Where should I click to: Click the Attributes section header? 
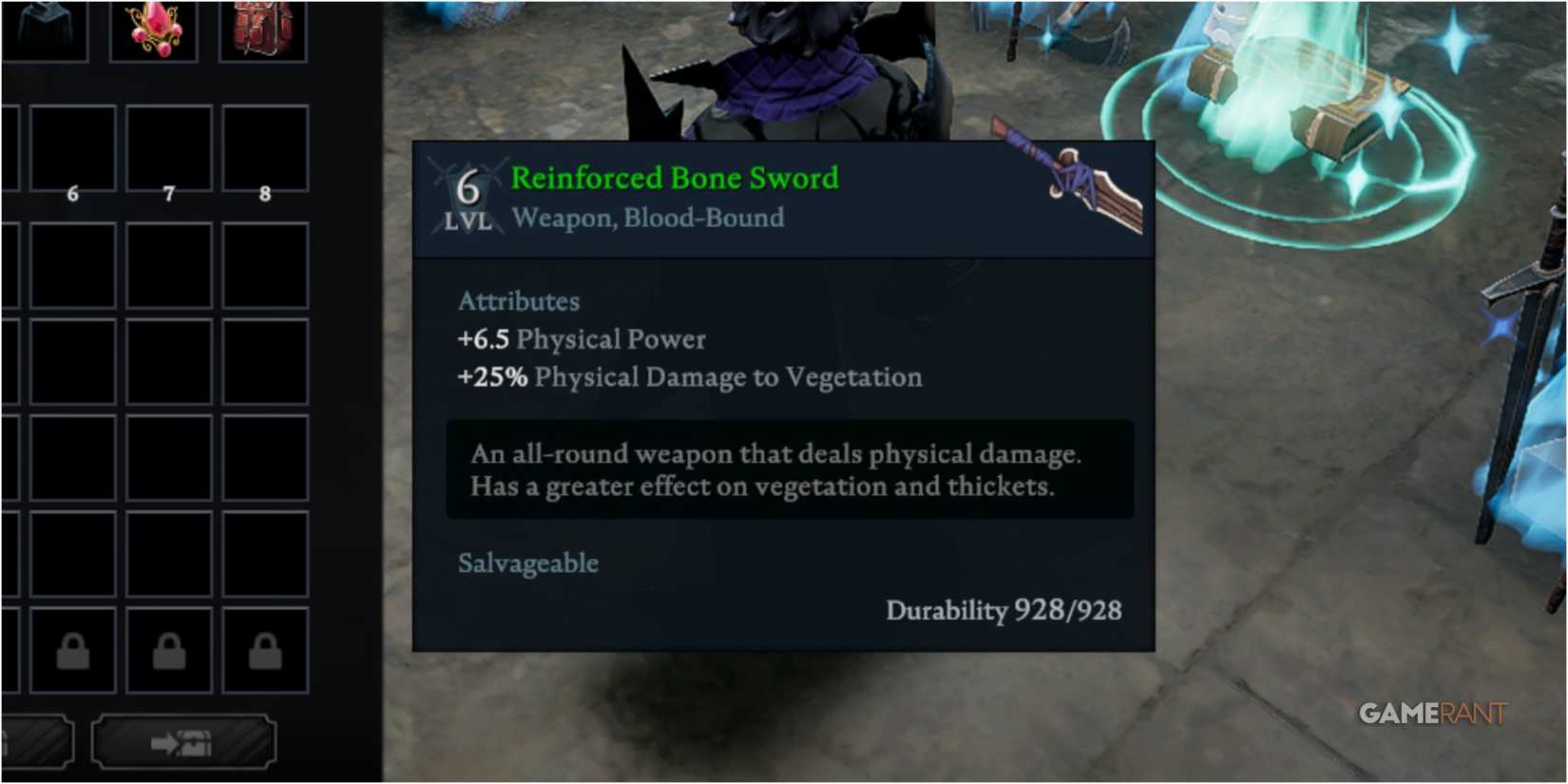[x=519, y=301]
